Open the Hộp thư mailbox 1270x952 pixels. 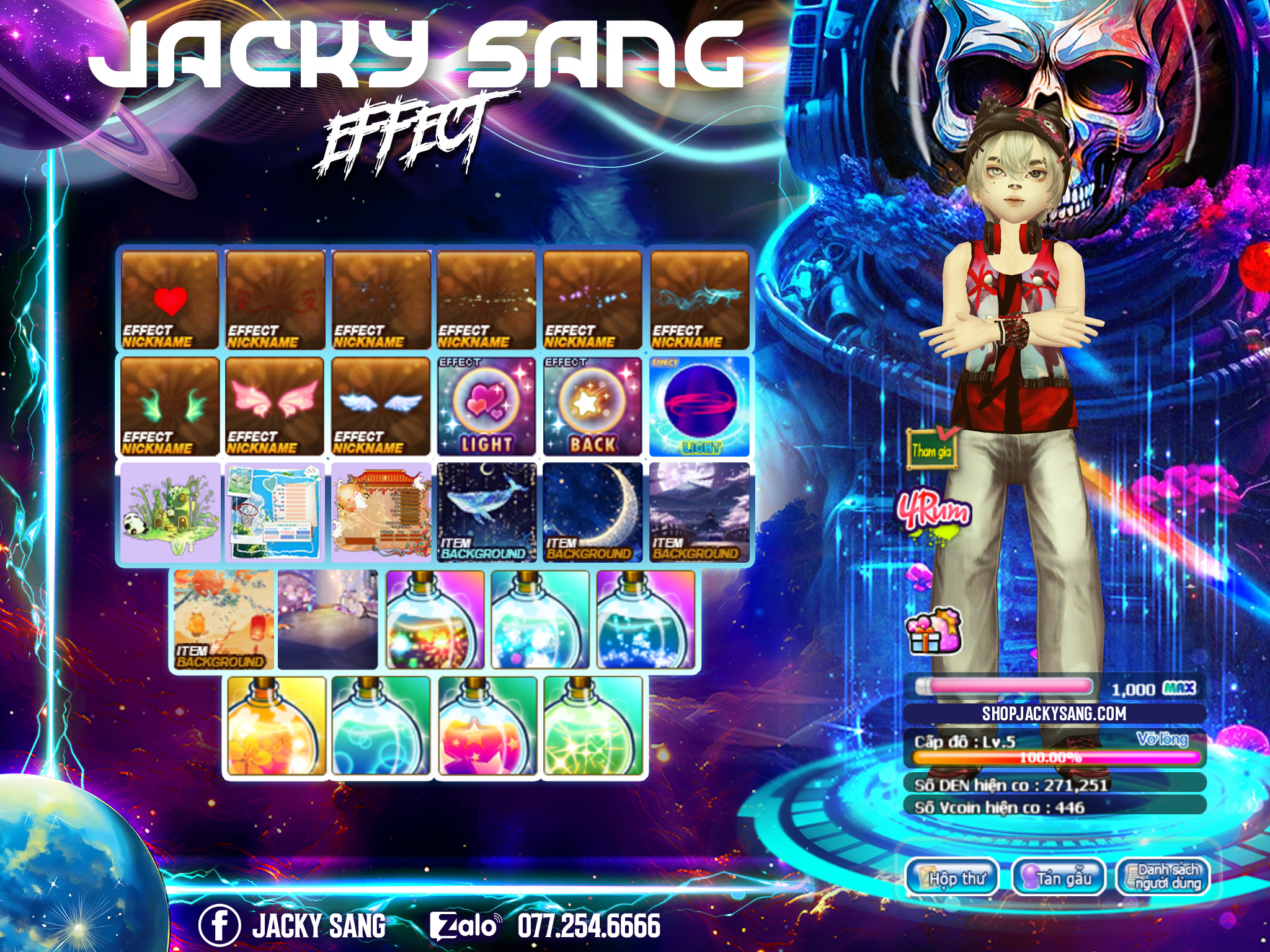tap(952, 877)
